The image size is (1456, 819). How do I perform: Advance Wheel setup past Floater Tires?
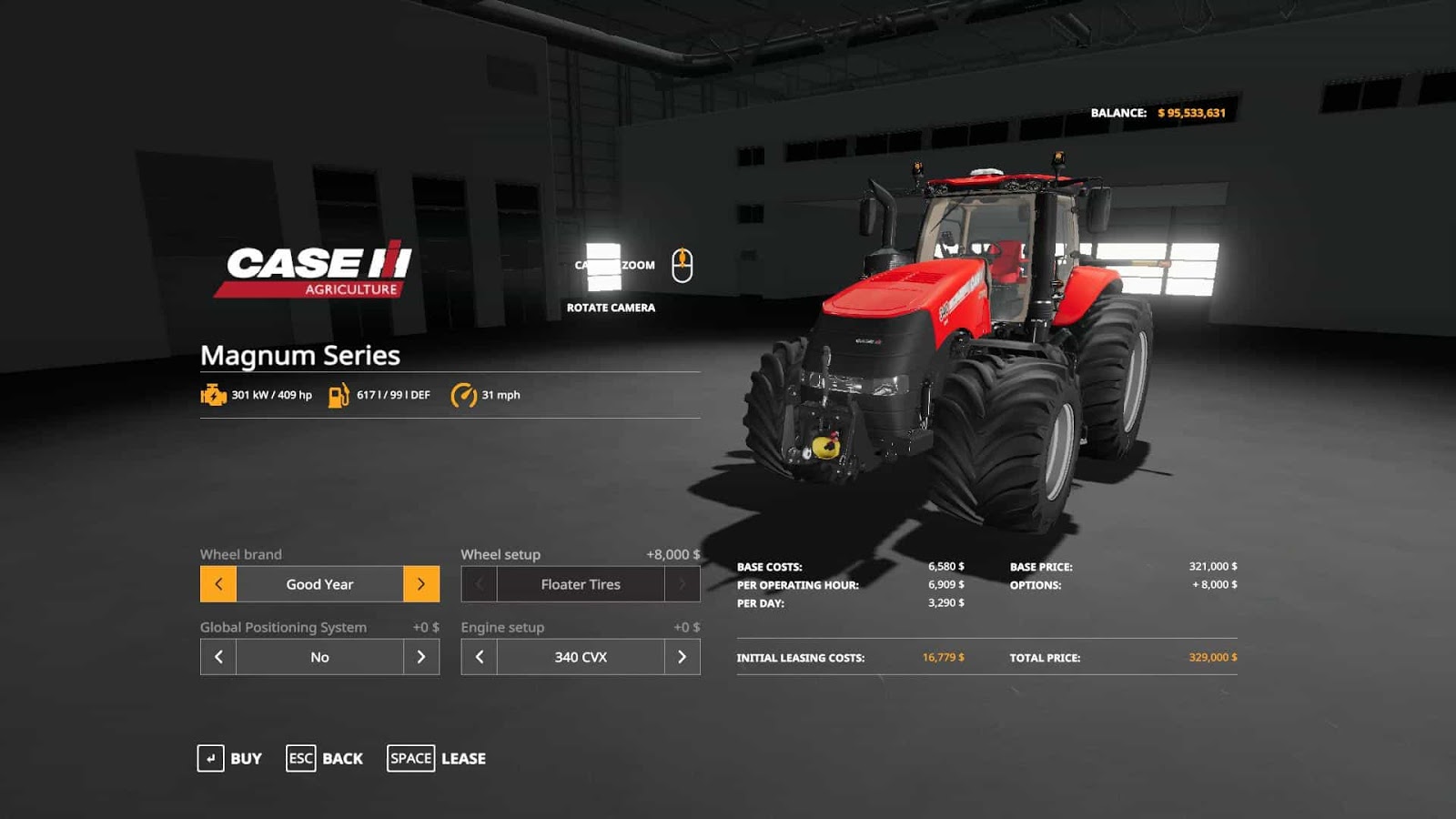[x=681, y=584]
